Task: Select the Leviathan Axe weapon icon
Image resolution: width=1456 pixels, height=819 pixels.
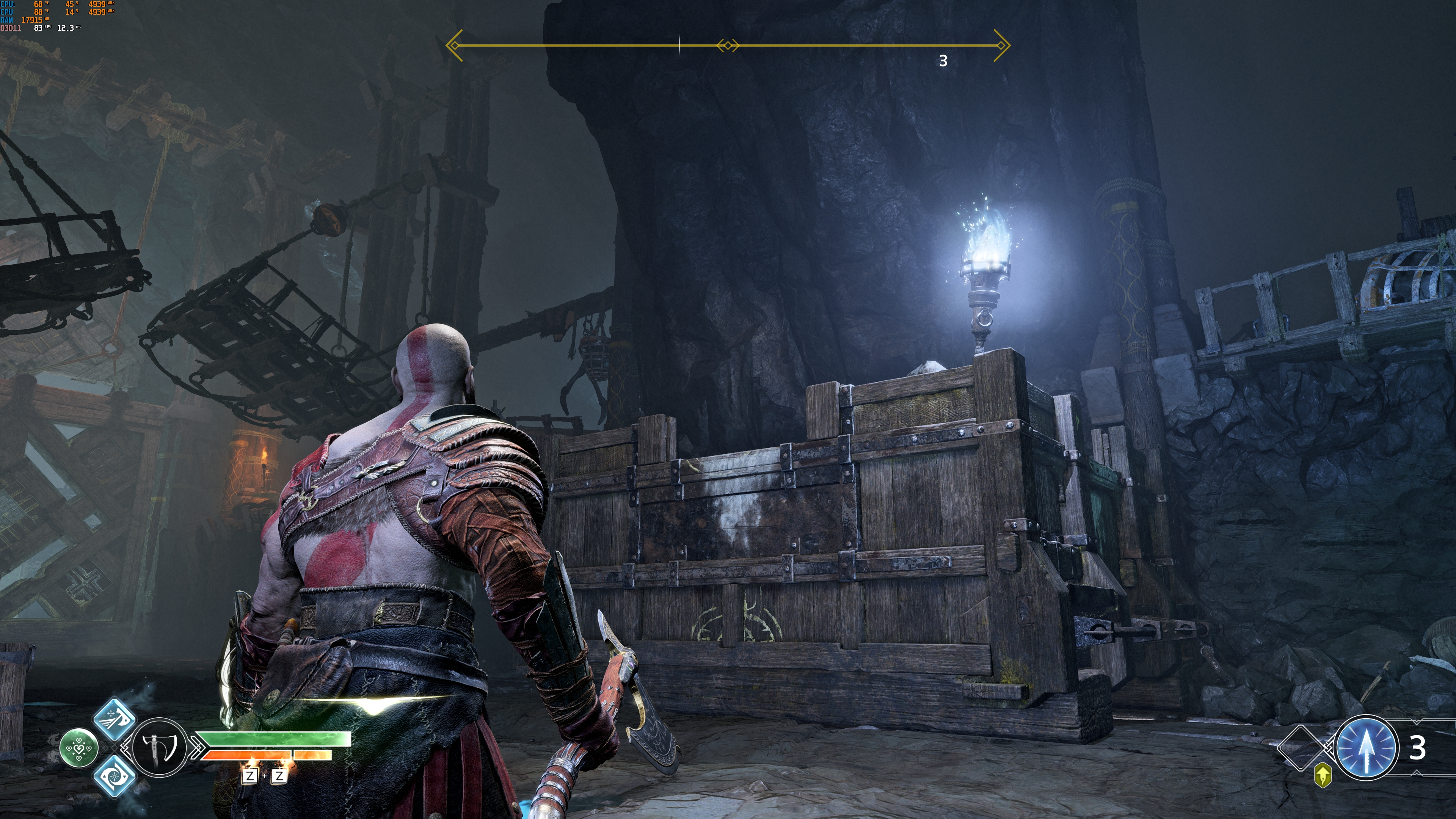Action: coord(159,747)
